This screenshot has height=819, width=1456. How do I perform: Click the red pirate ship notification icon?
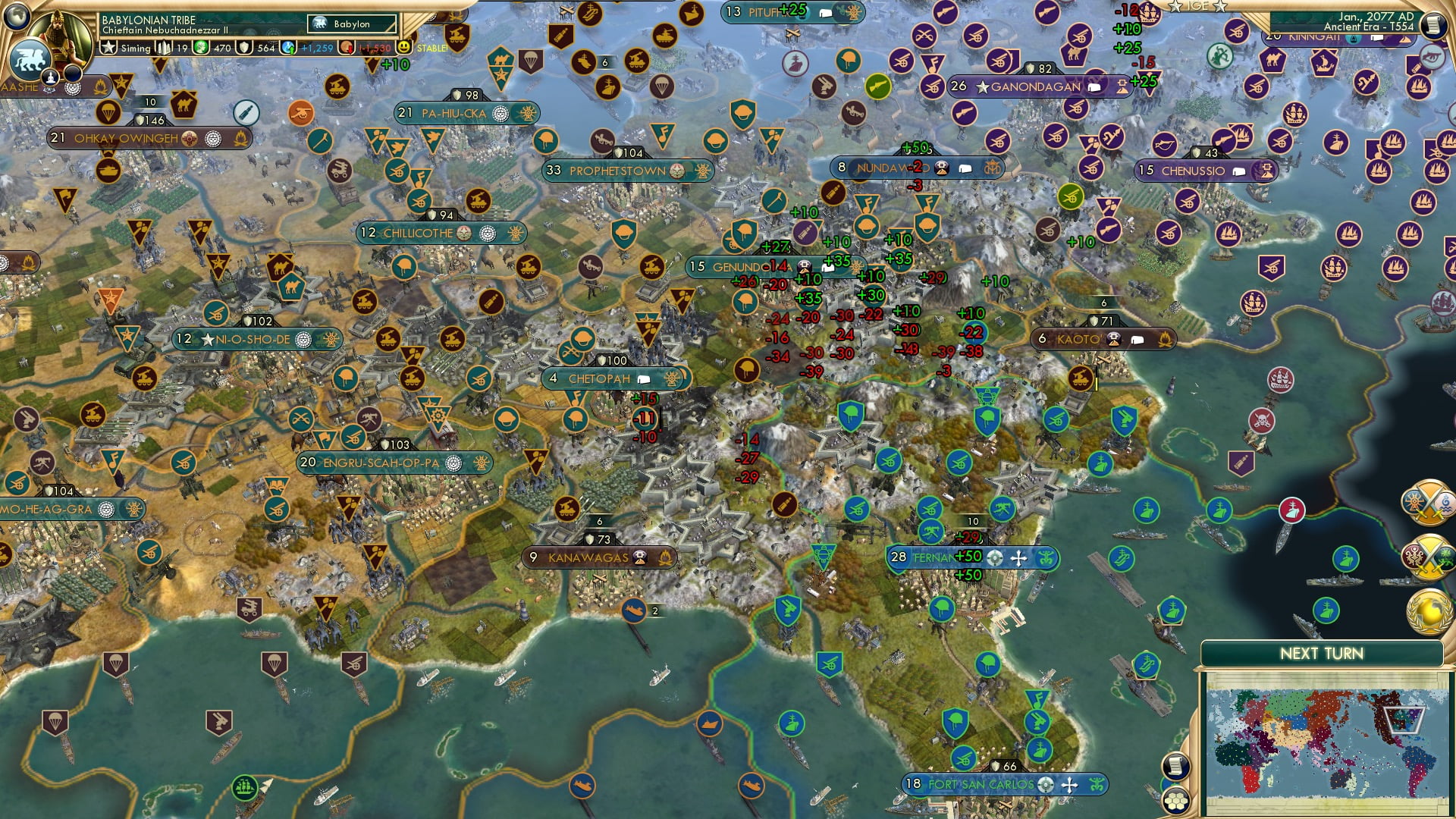tap(1292, 510)
